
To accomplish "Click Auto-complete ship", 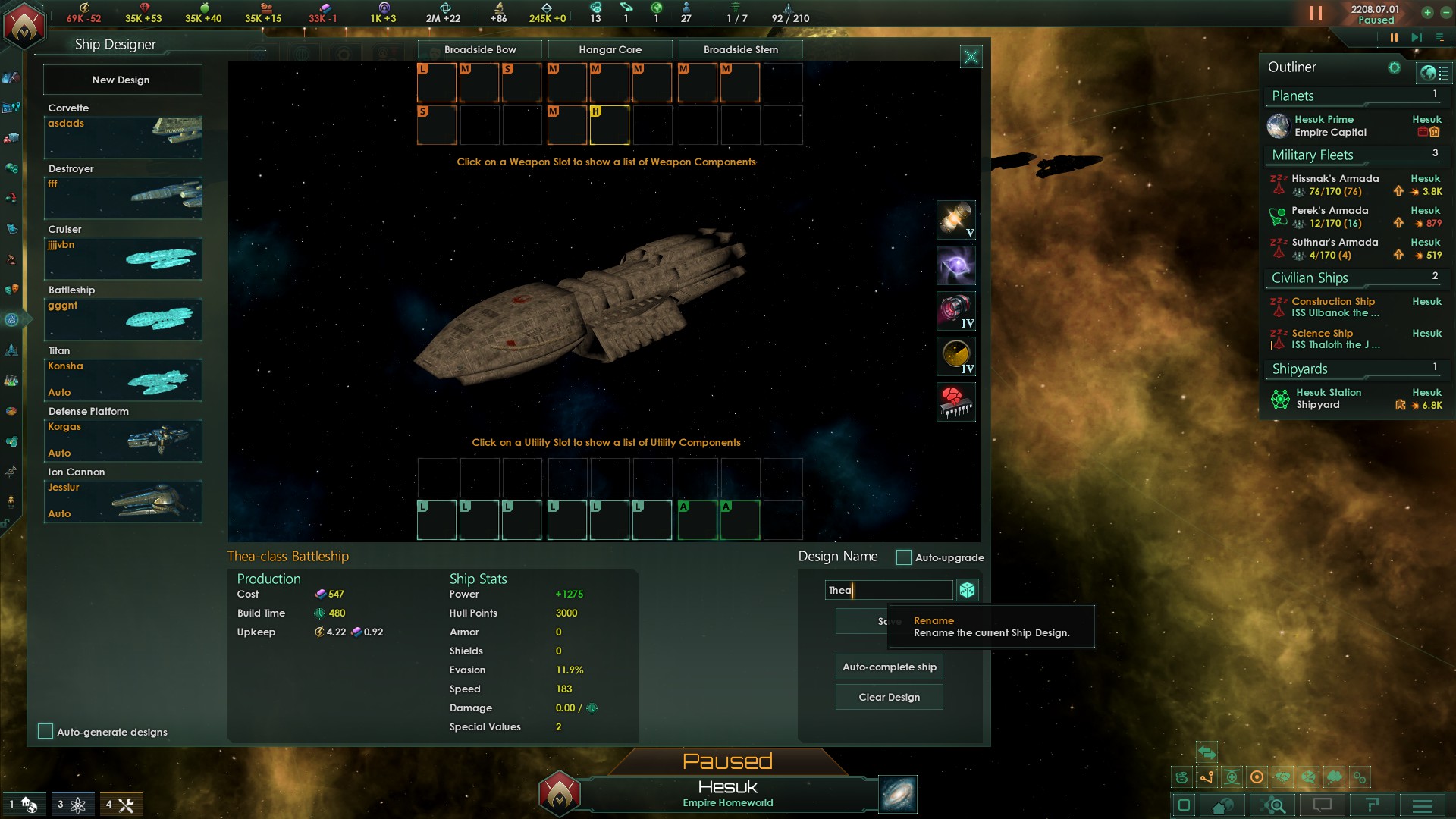I will 889,667.
